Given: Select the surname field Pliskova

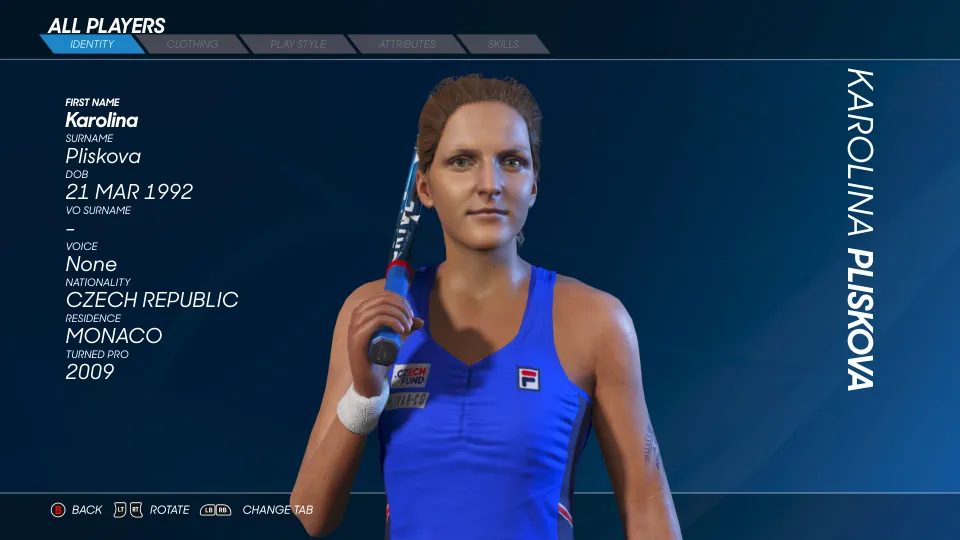Looking at the screenshot, I should [103, 156].
